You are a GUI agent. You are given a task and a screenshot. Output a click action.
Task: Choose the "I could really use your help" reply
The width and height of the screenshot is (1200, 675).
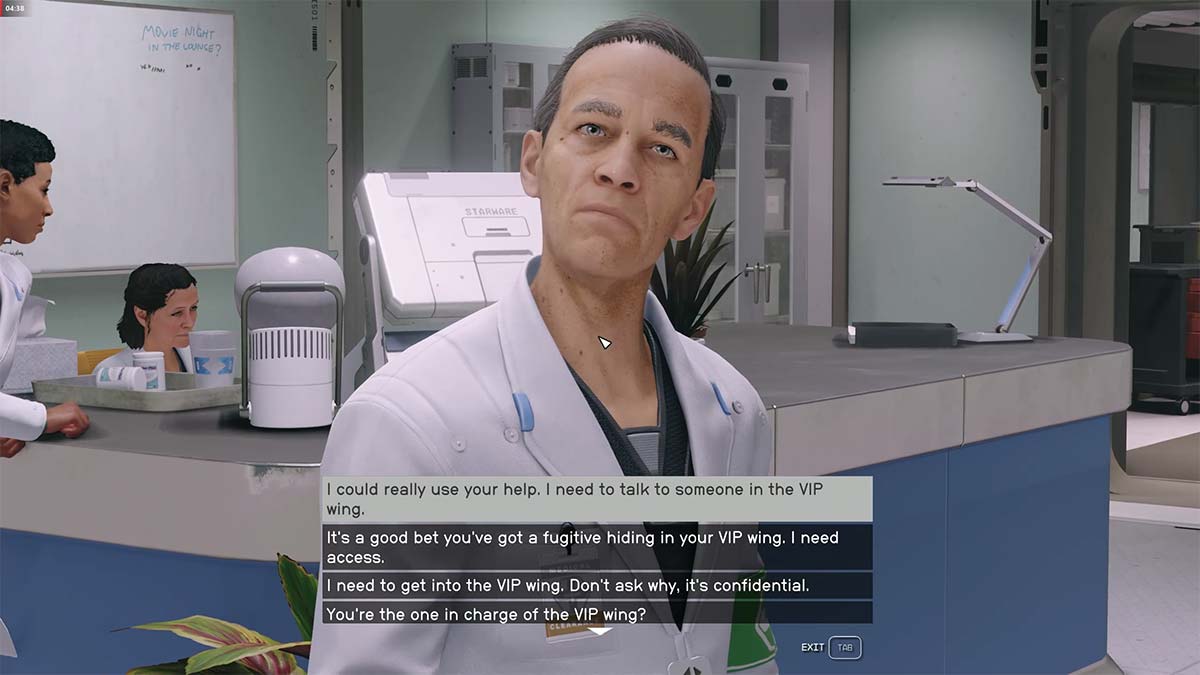(597, 498)
